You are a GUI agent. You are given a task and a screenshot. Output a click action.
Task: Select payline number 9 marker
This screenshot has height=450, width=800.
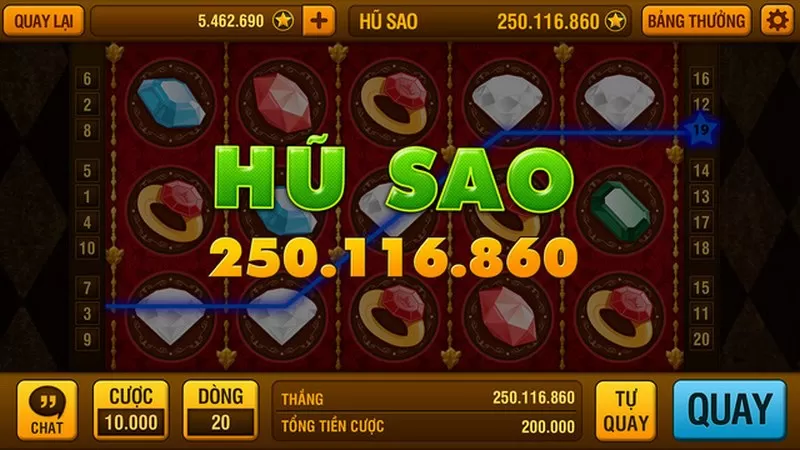point(87,339)
